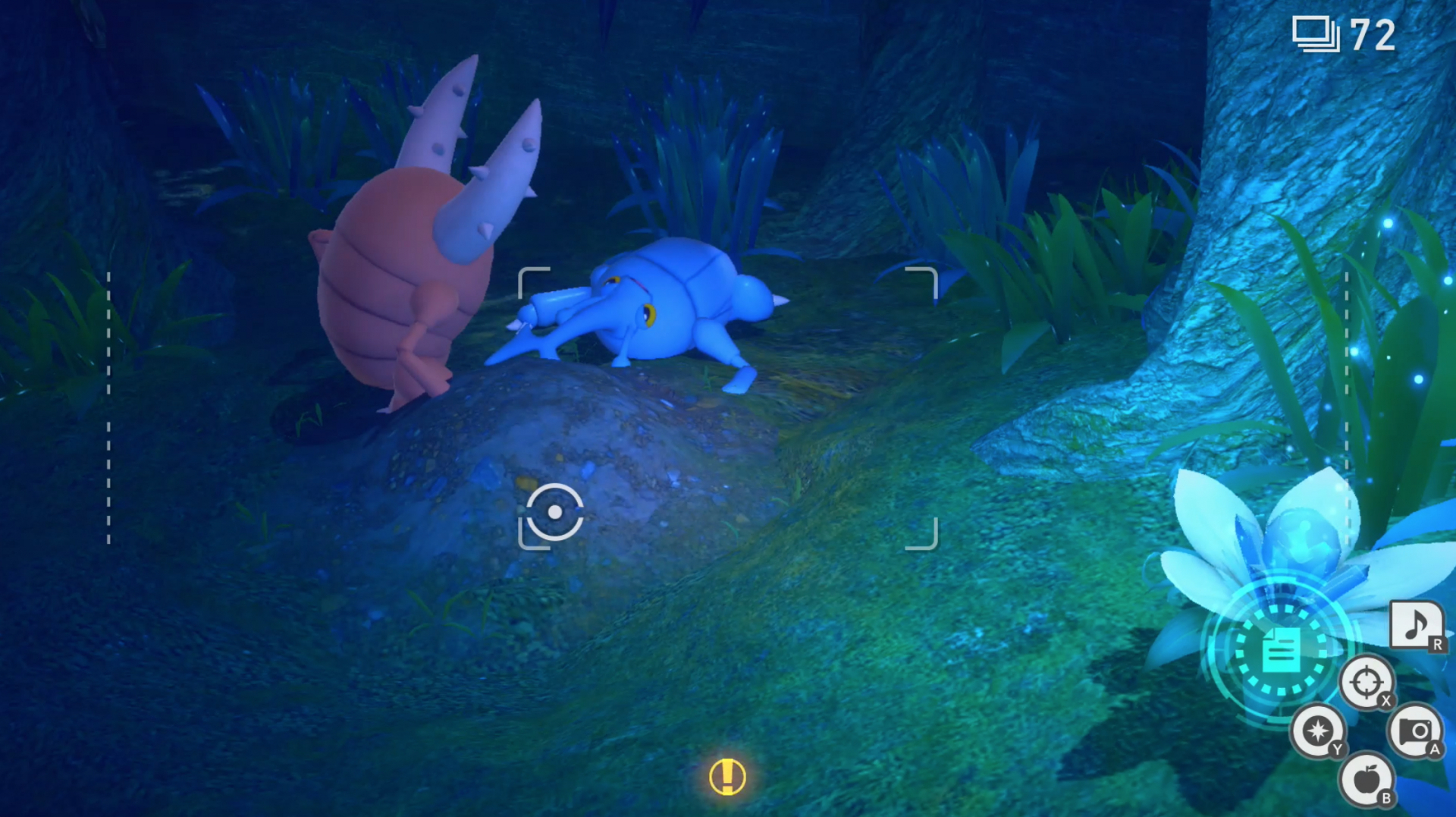The image size is (1456, 817).
Task: Click the B badge on the apple icon
Action: (1386, 797)
